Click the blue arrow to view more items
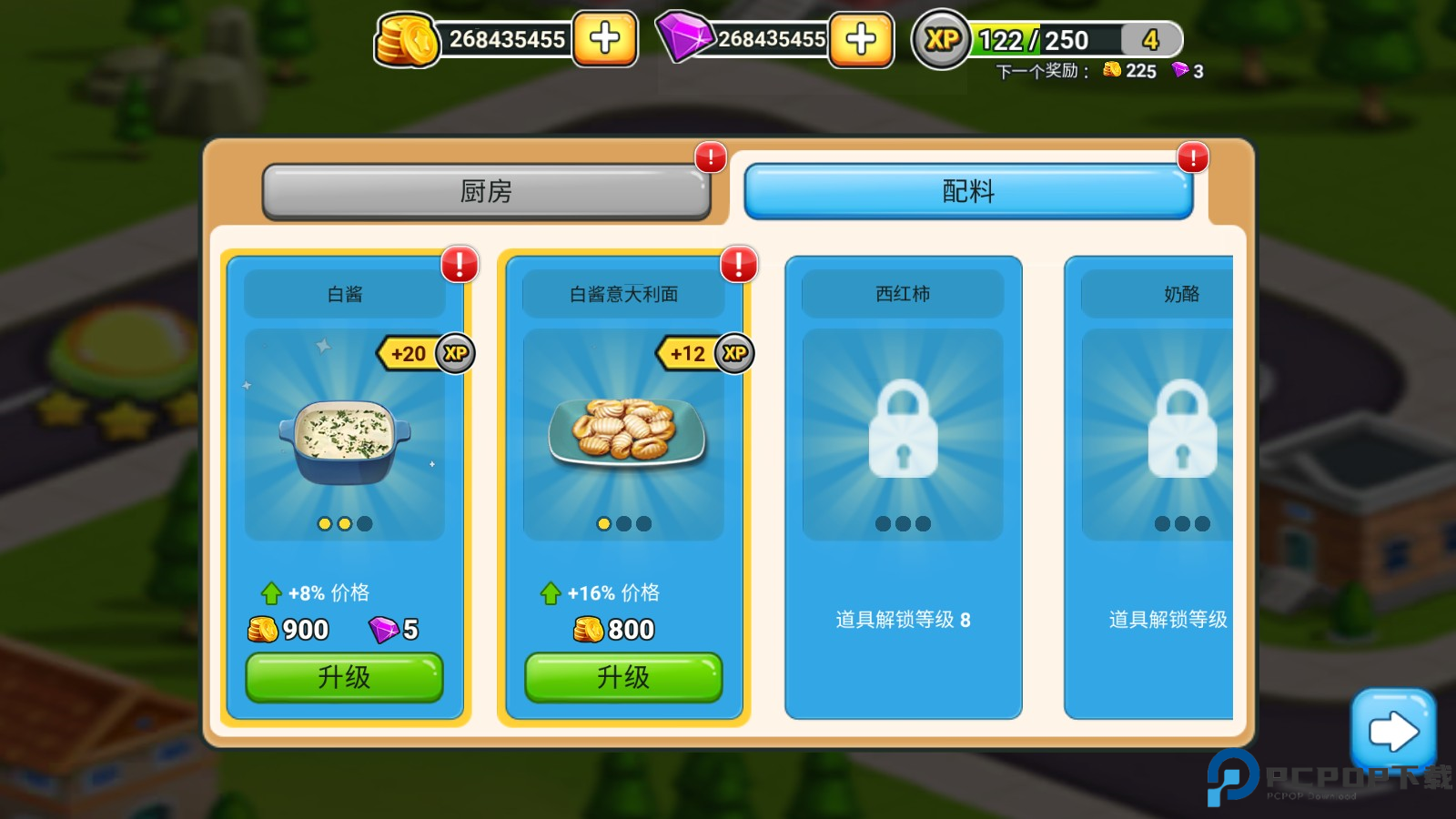 (1394, 730)
